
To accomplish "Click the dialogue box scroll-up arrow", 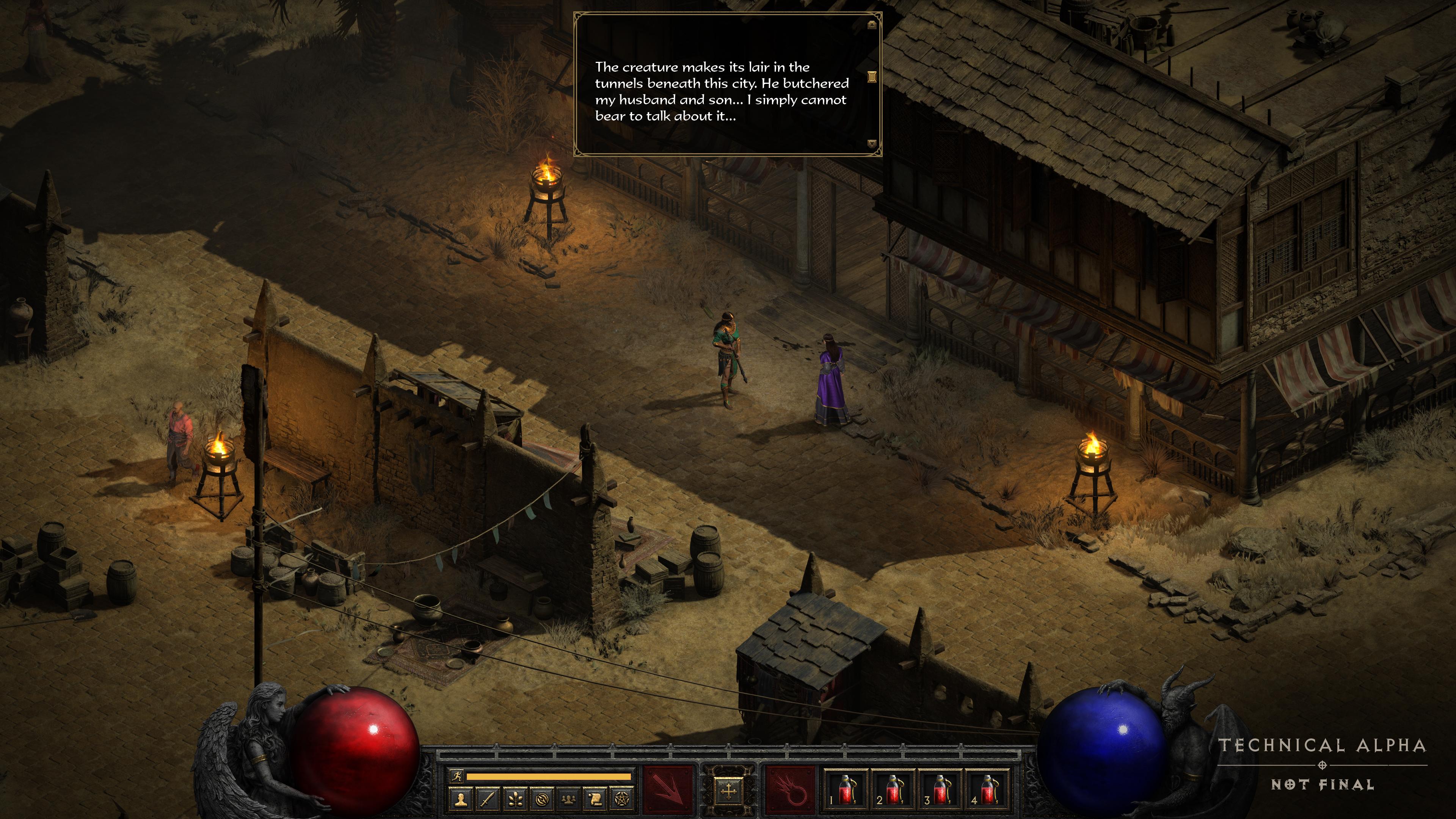I will 872,24.
